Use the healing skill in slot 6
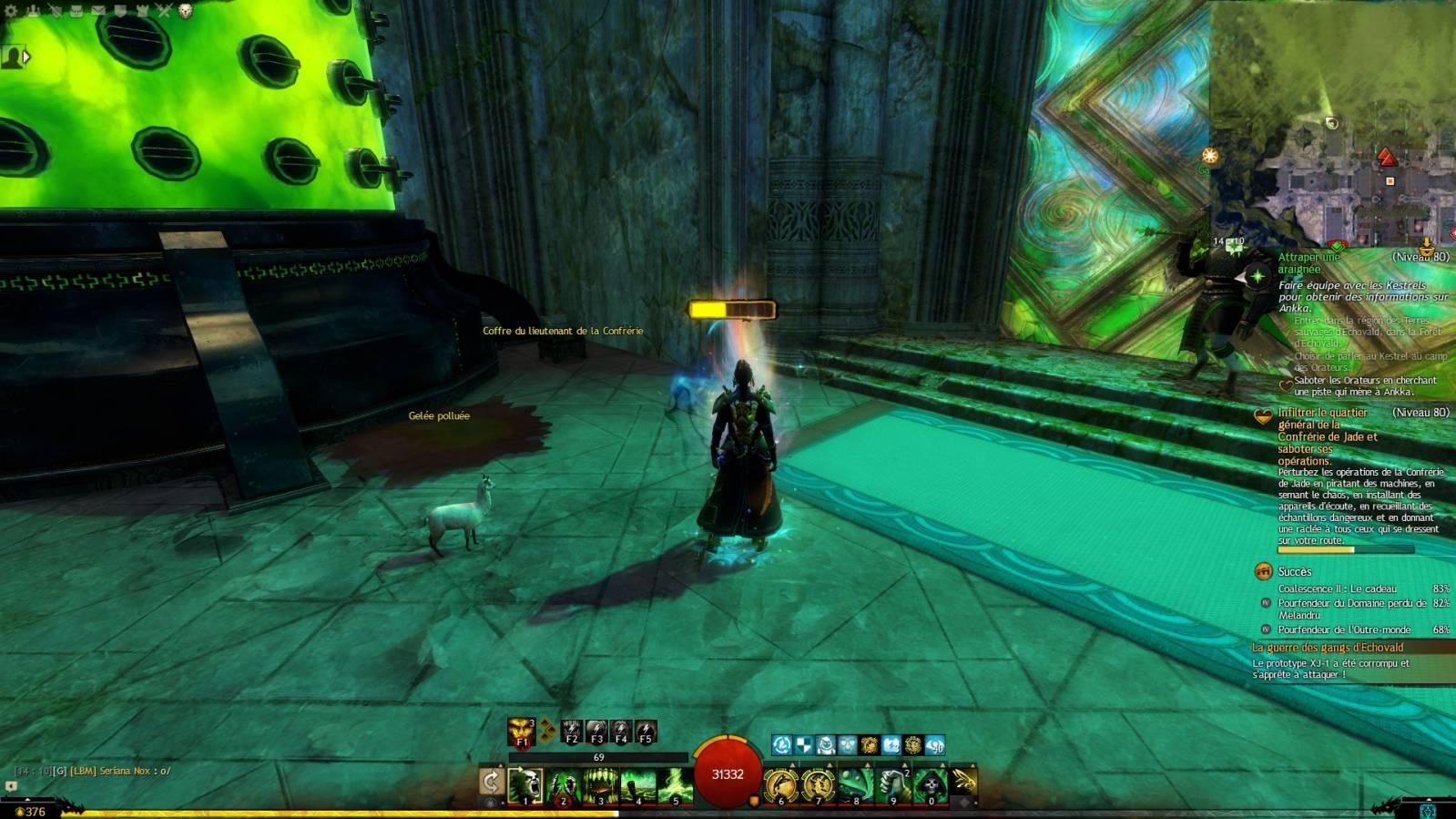1456x819 pixels. click(x=780, y=784)
